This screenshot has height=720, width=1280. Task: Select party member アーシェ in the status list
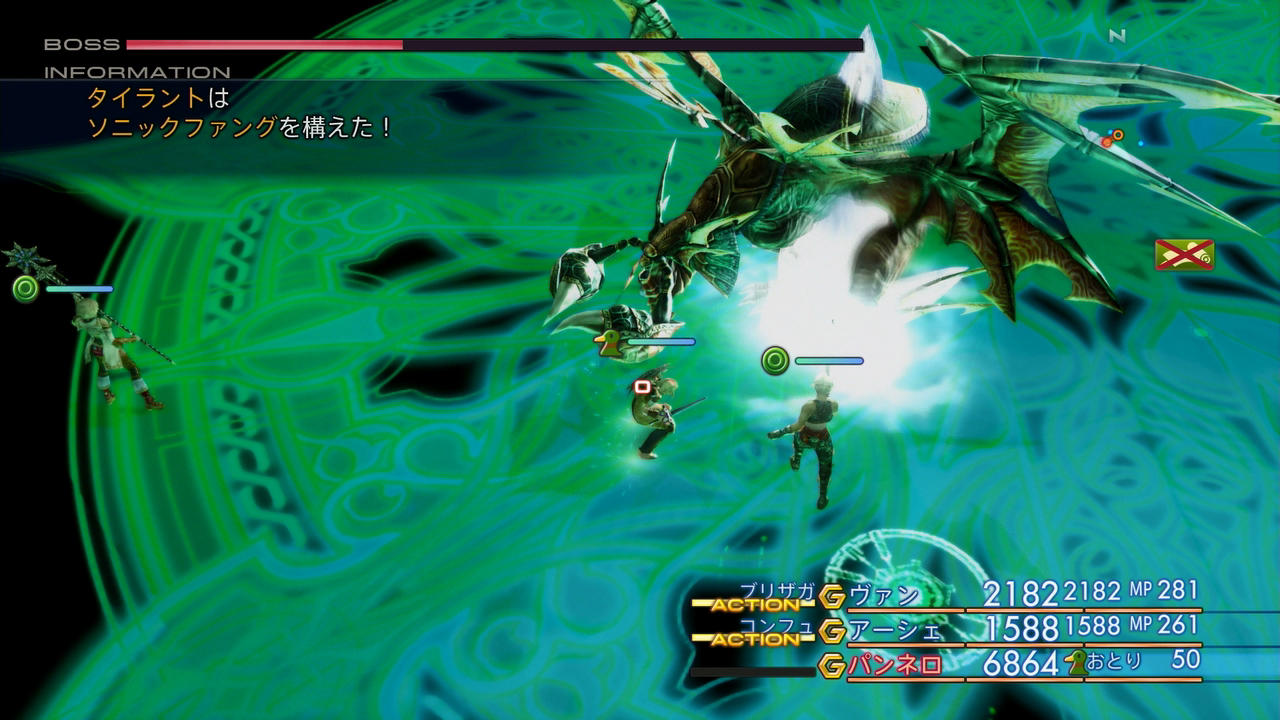[895, 631]
